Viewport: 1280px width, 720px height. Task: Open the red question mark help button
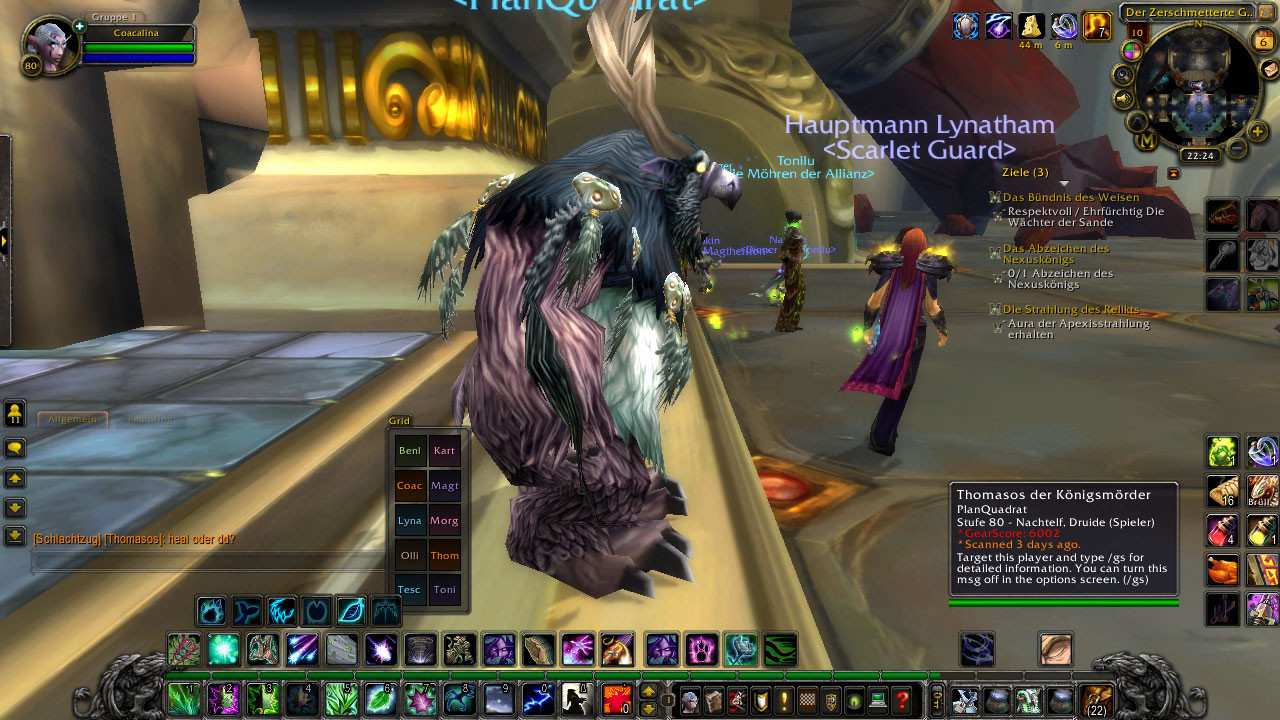coord(903,700)
